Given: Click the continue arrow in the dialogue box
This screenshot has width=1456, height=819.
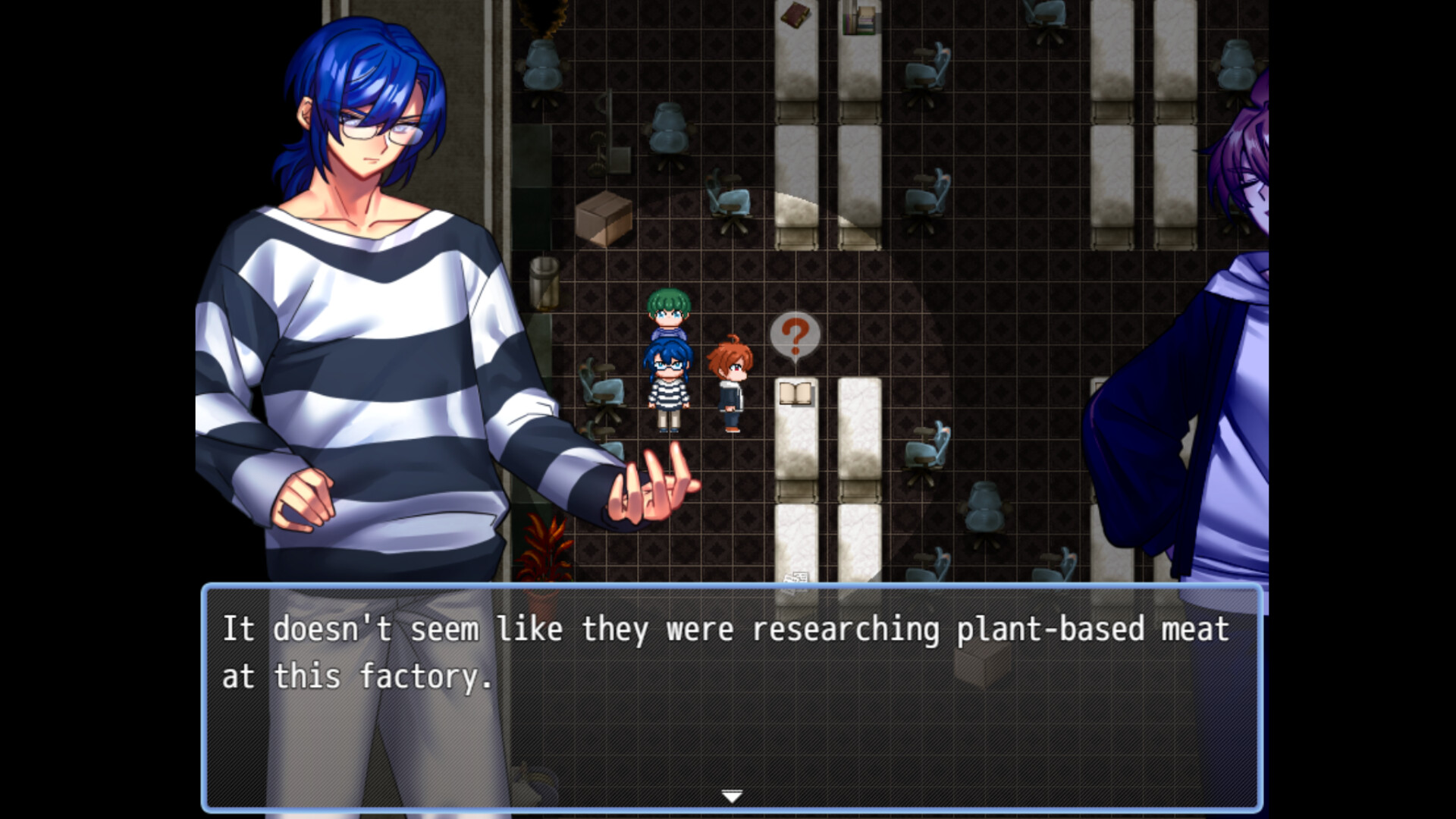Looking at the screenshot, I should (x=730, y=796).
